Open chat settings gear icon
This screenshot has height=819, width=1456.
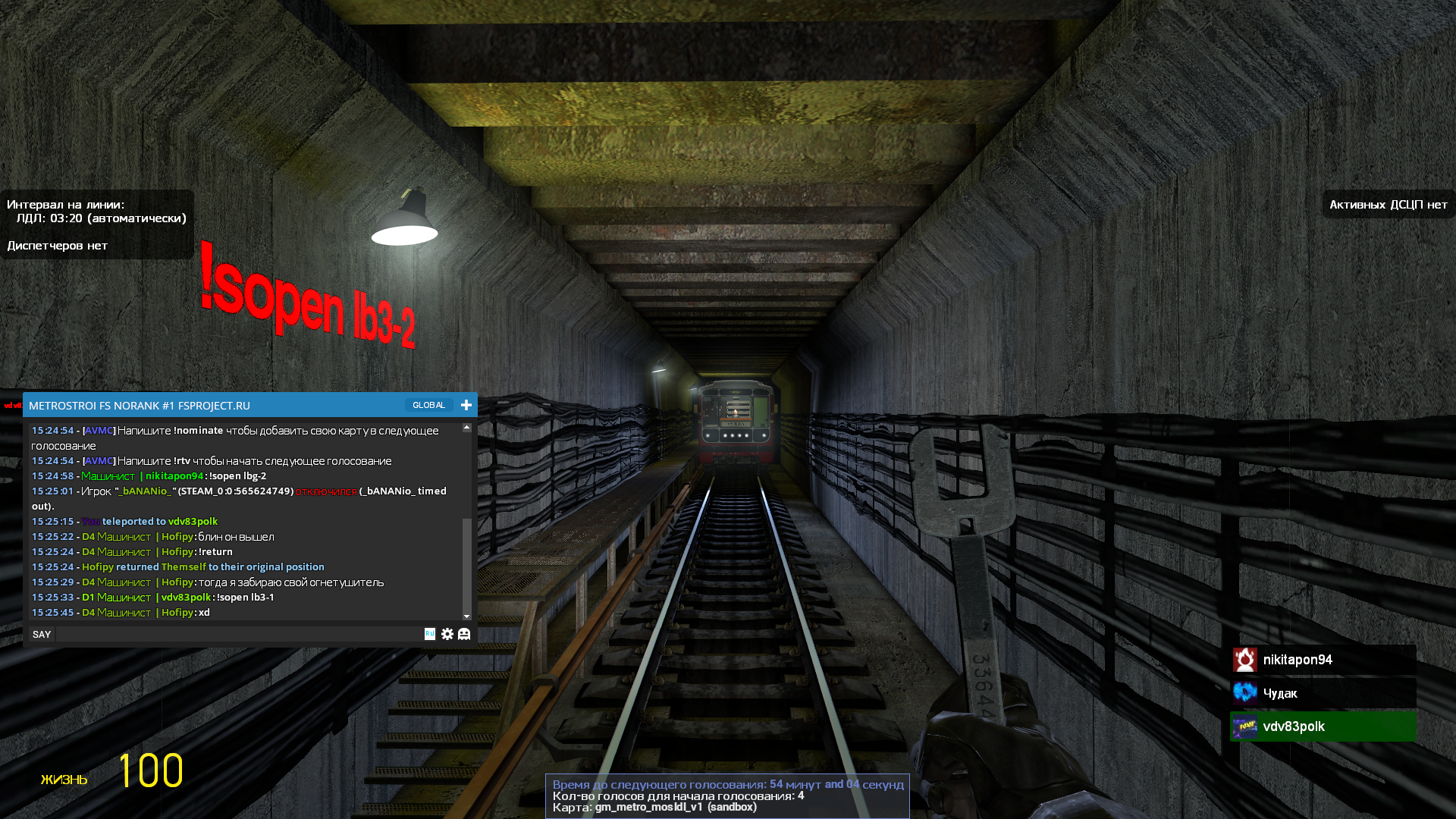pos(447,634)
